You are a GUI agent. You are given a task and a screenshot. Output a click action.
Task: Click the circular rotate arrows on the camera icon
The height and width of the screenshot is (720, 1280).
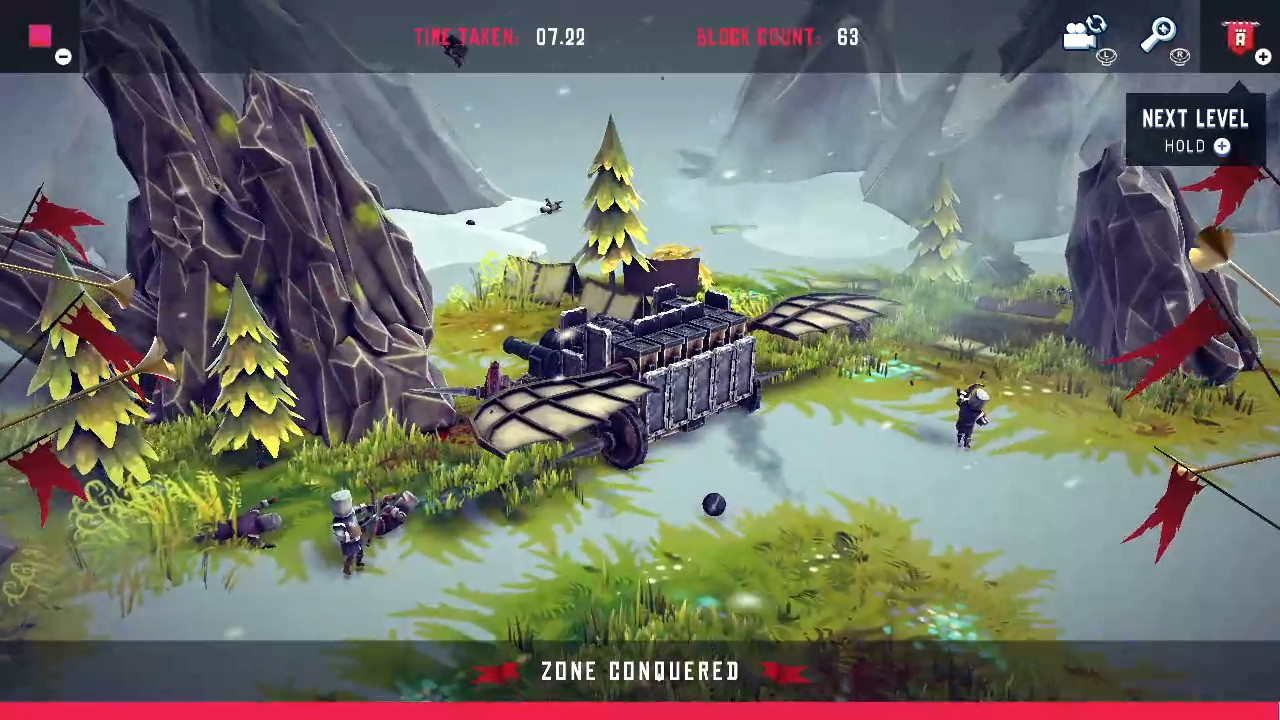tap(1098, 24)
